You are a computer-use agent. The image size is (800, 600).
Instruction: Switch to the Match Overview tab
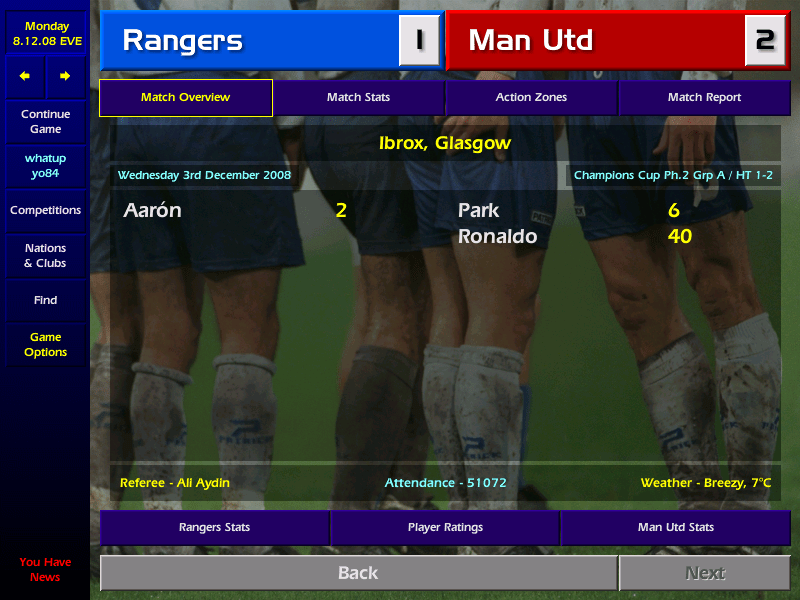(x=186, y=98)
